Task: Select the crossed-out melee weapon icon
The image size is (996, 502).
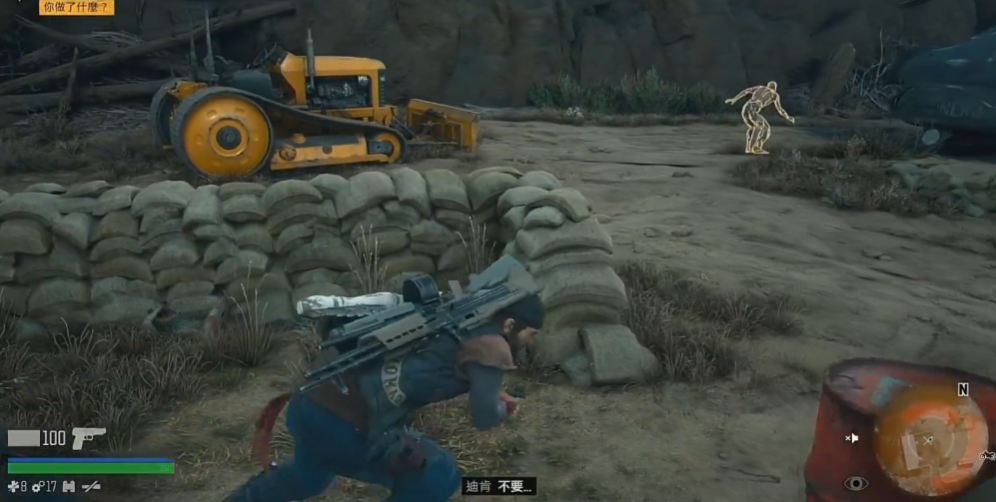Action: point(92,486)
